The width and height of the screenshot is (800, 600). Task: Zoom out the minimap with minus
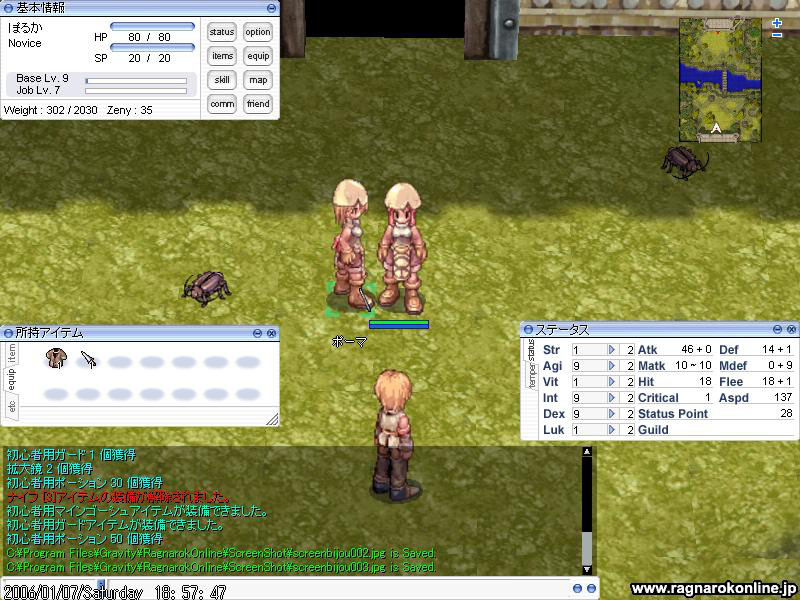pyautogui.click(x=777, y=35)
